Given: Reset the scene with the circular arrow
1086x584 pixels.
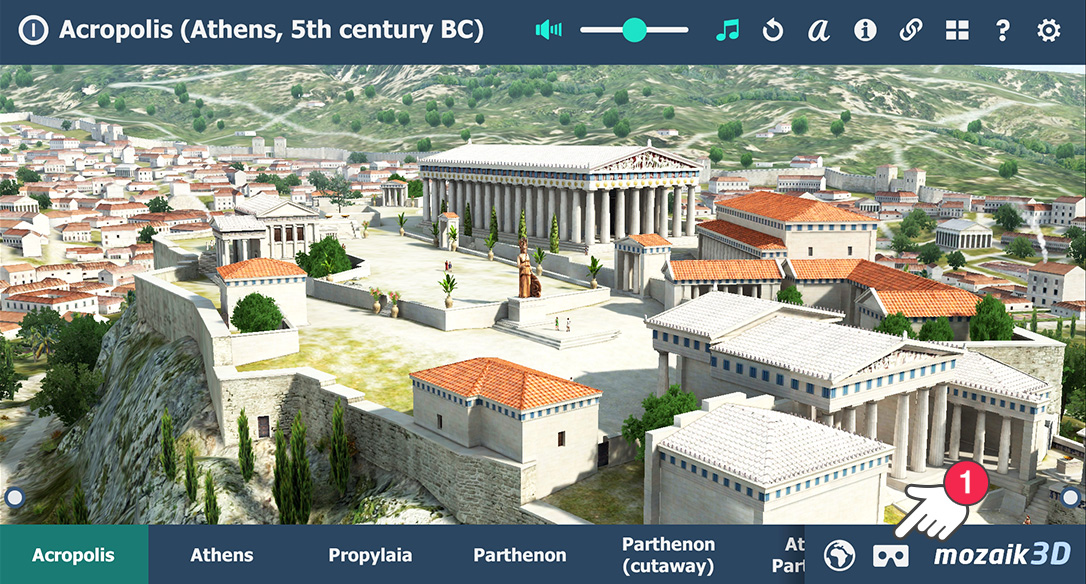Looking at the screenshot, I should coord(773,30).
